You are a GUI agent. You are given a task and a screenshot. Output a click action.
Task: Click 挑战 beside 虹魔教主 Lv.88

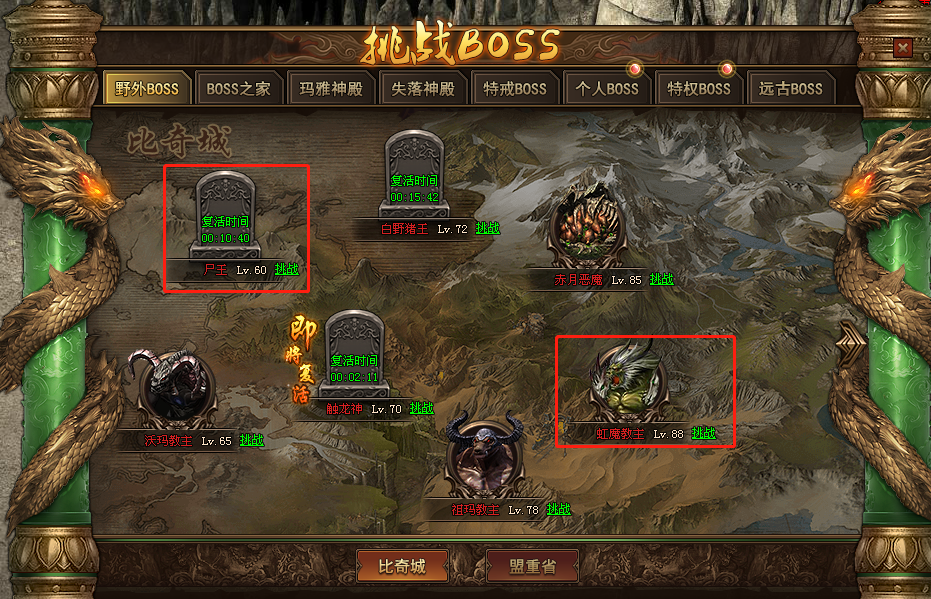pos(704,433)
